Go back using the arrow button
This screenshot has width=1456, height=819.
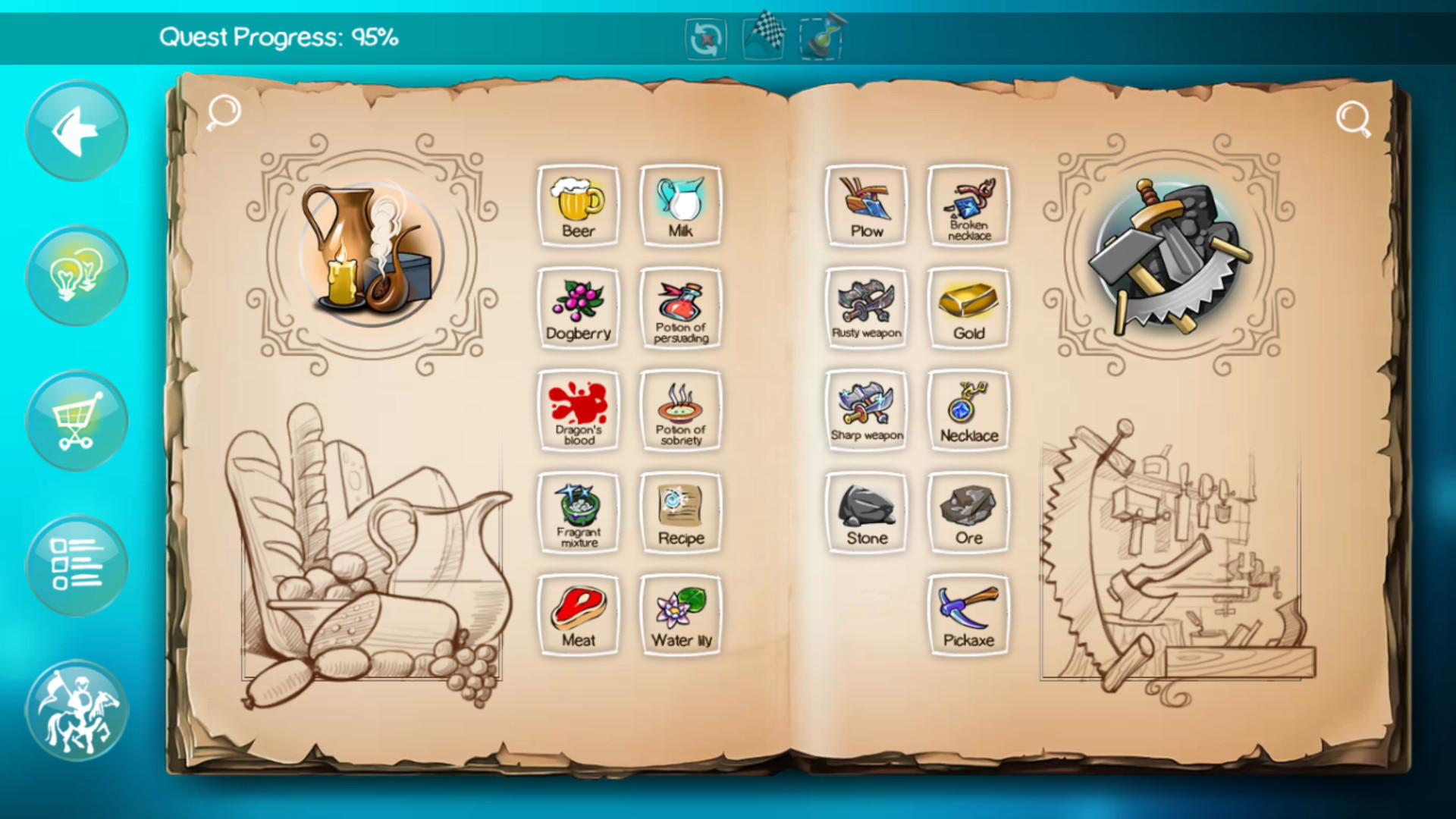click(76, 130)
